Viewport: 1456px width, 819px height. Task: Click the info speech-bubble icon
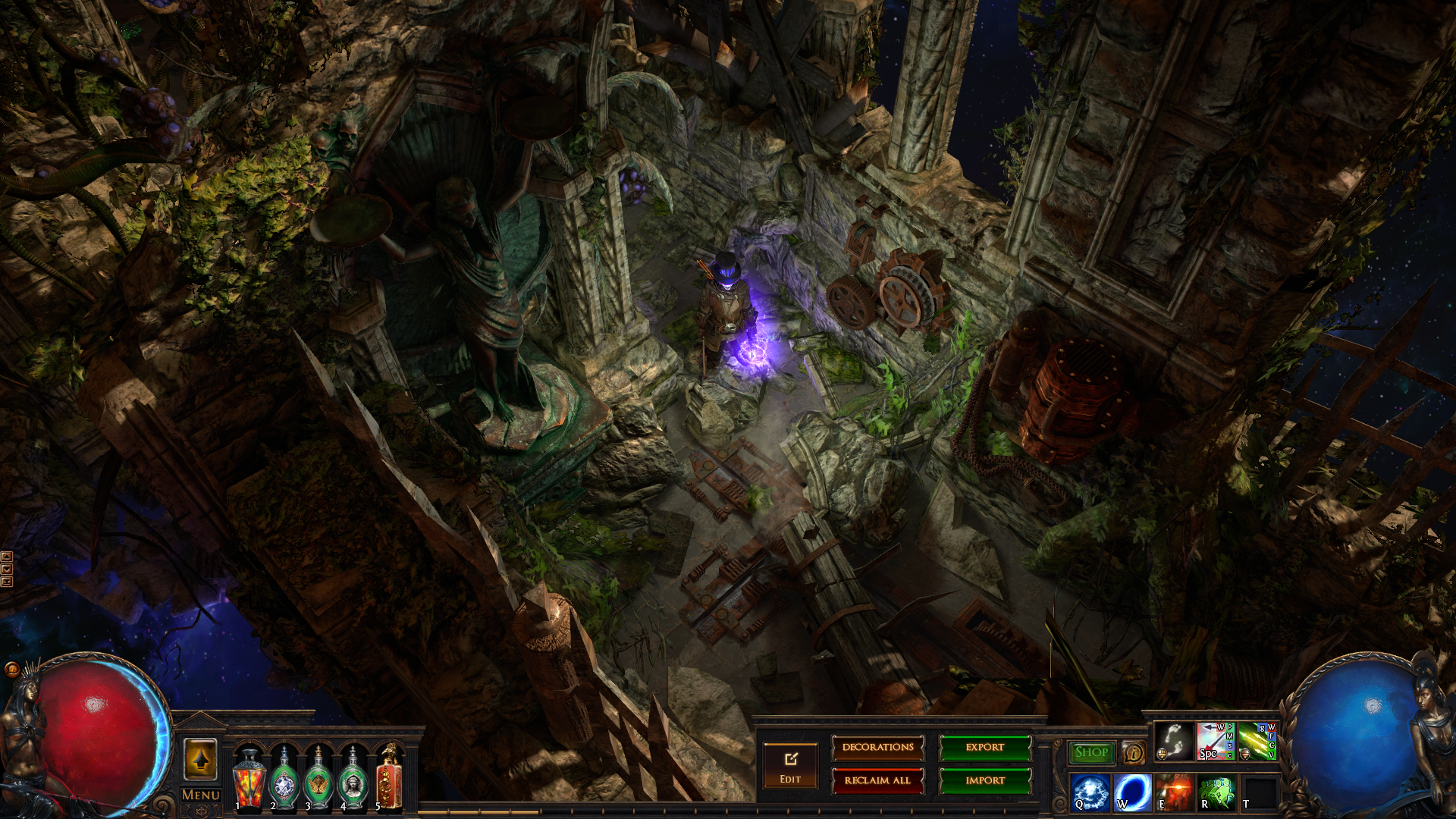click(x=1133, y=753)
